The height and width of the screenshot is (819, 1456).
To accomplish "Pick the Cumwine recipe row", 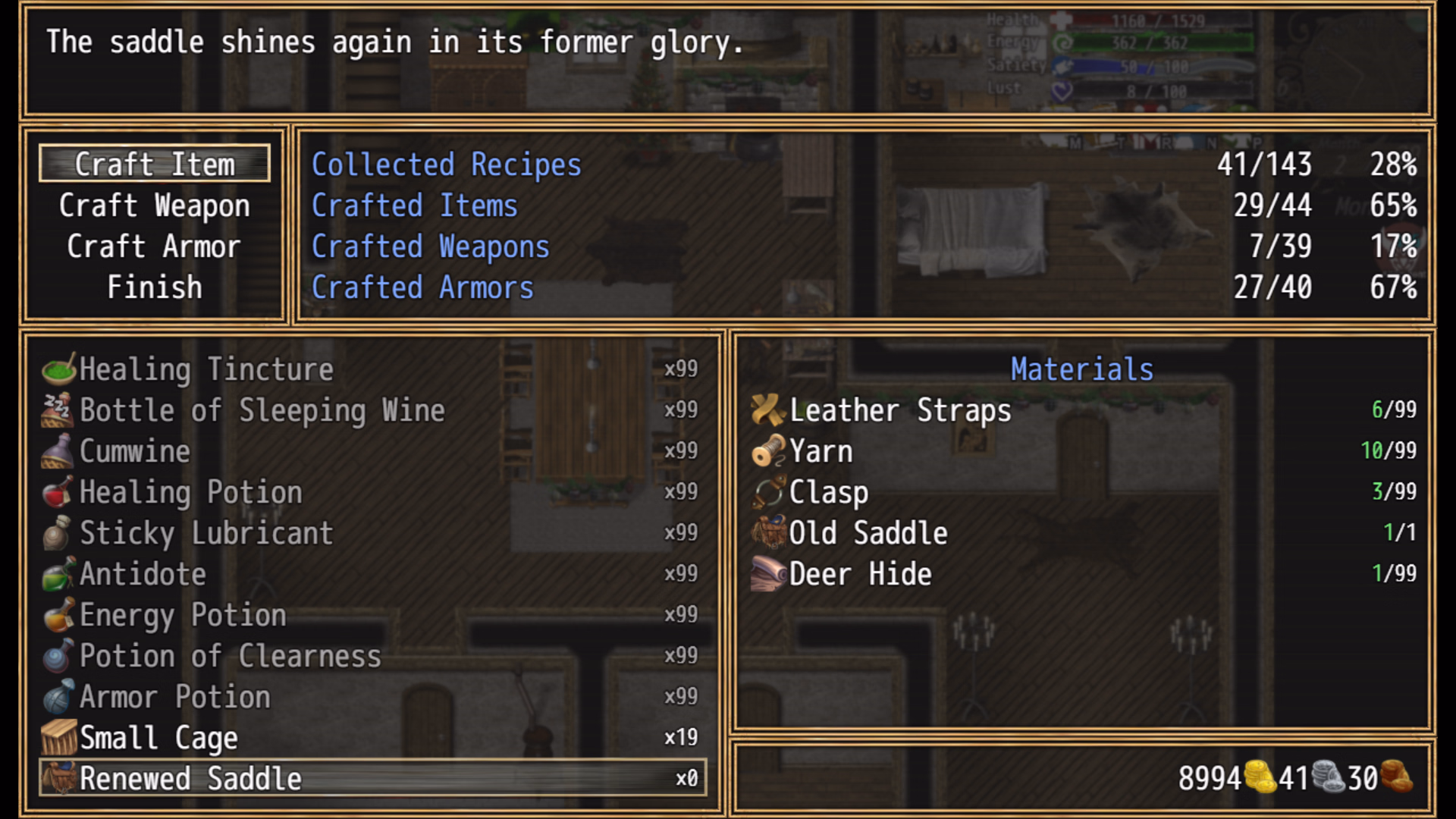I will click(x=372, y=451).
